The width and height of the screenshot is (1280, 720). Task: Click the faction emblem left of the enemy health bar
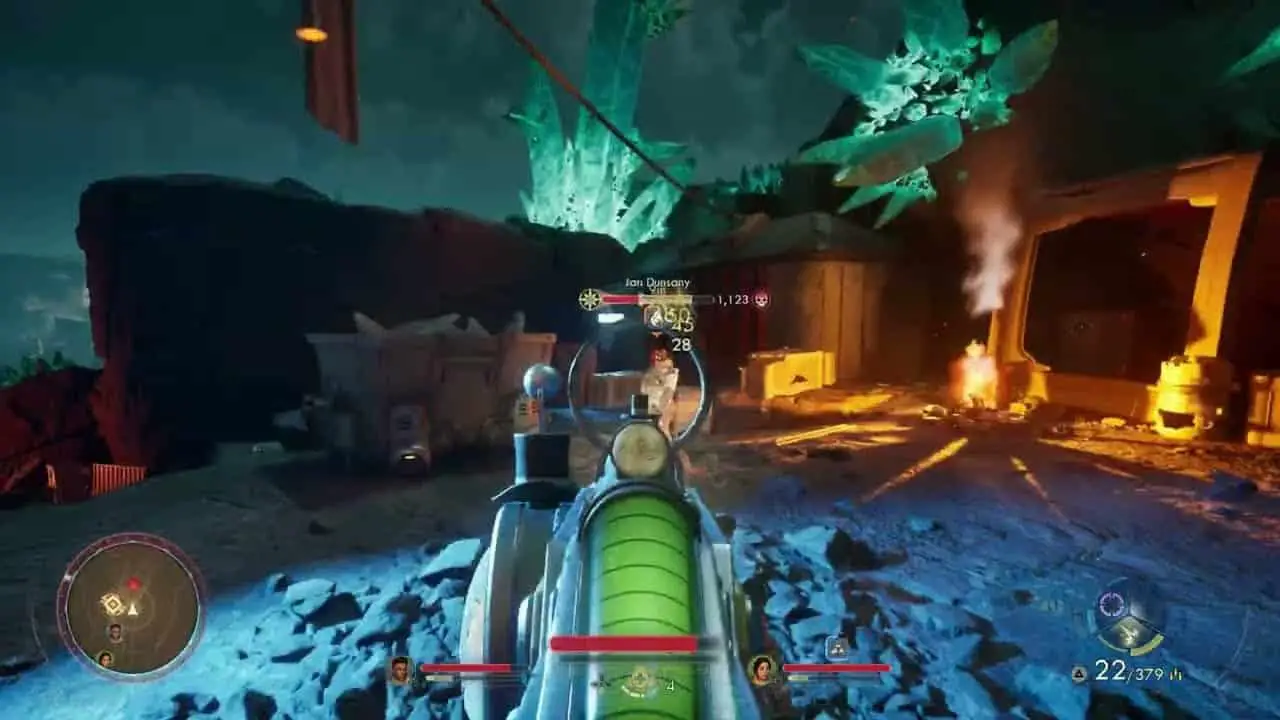pos(590,299)
